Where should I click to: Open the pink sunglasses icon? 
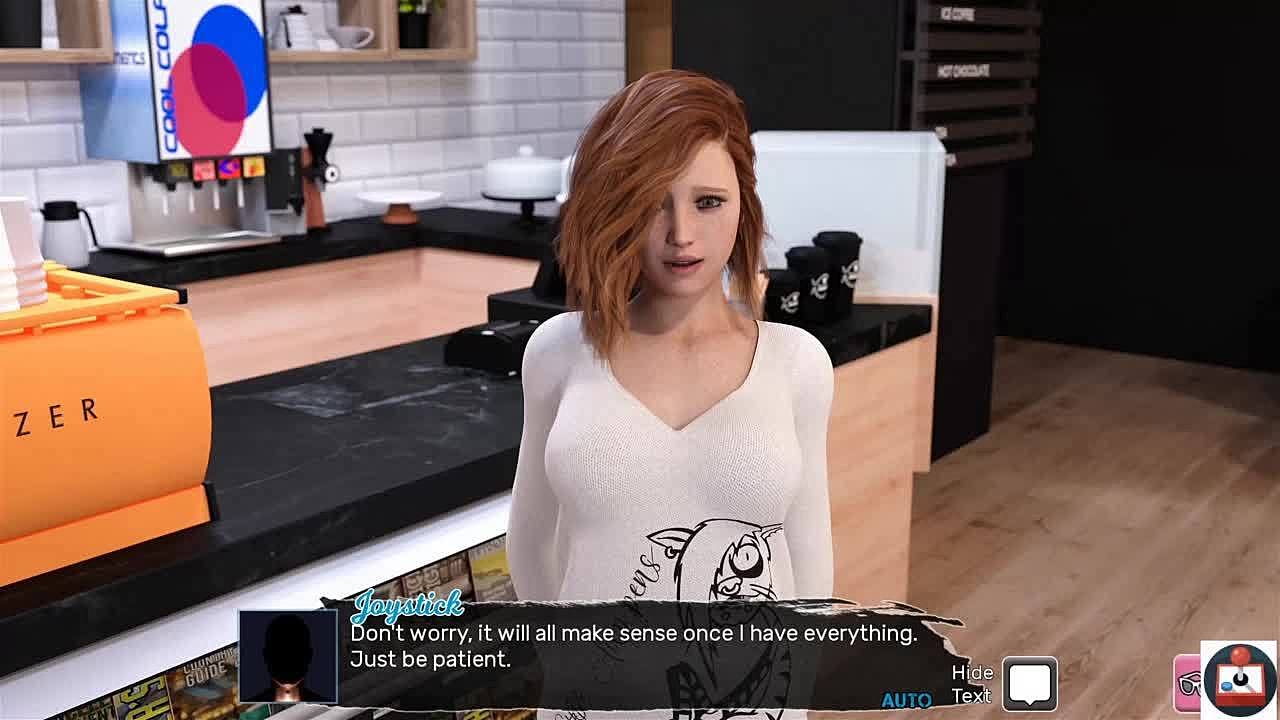coord(1188,683)
